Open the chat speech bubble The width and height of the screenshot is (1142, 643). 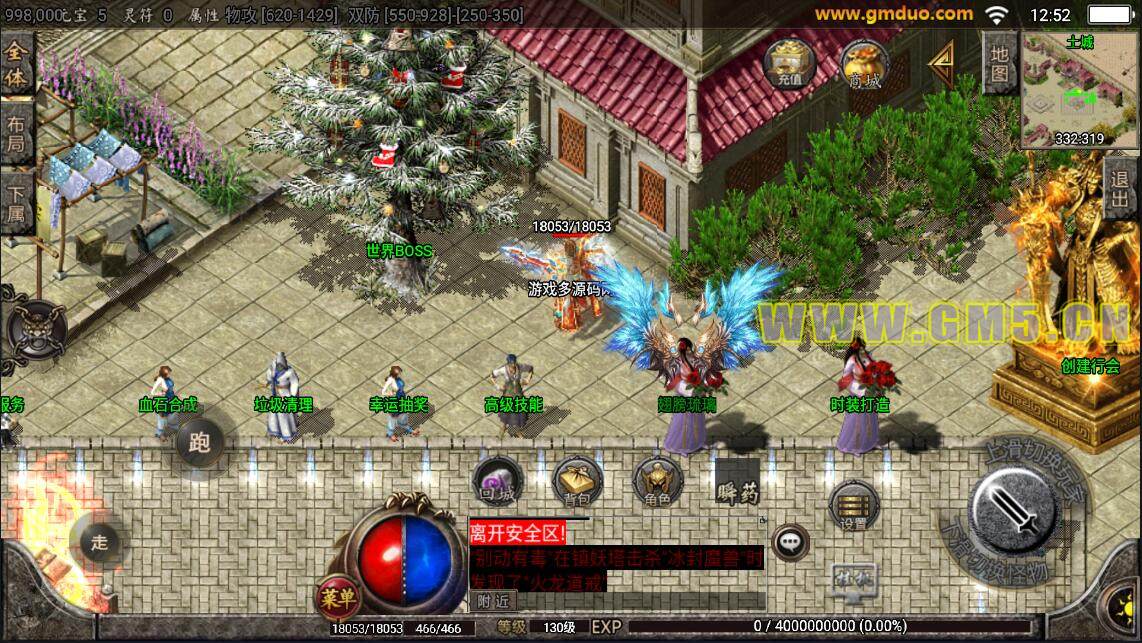click(791, 542)
